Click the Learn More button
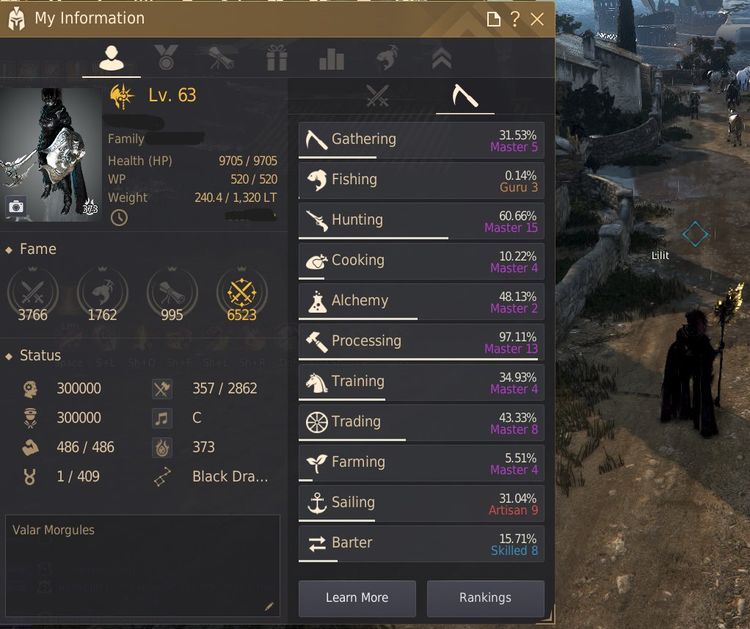This screenshot has height=629, width=750. 357,598
